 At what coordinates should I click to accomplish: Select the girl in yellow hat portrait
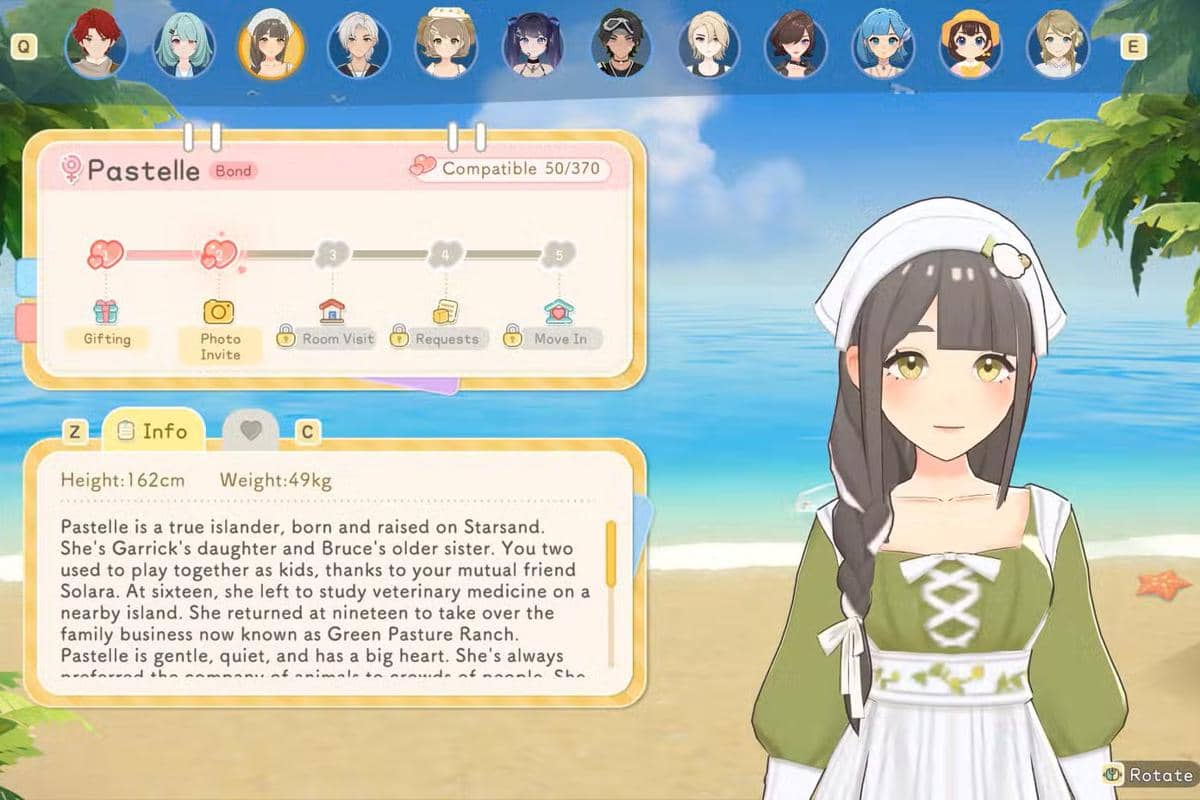tap(971, 46)
